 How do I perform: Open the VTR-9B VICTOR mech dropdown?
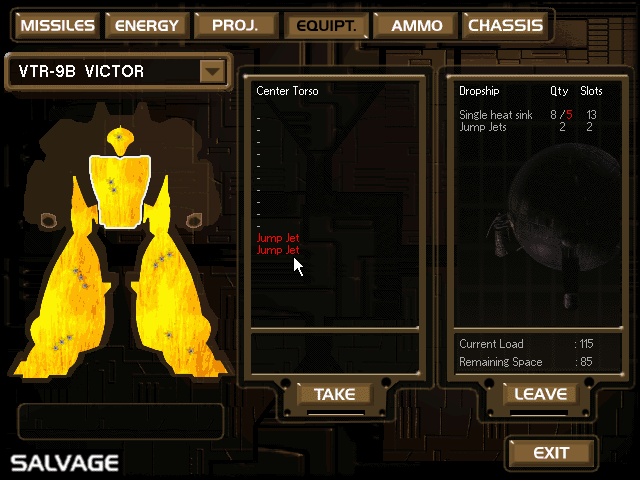[x=211, y=72]
